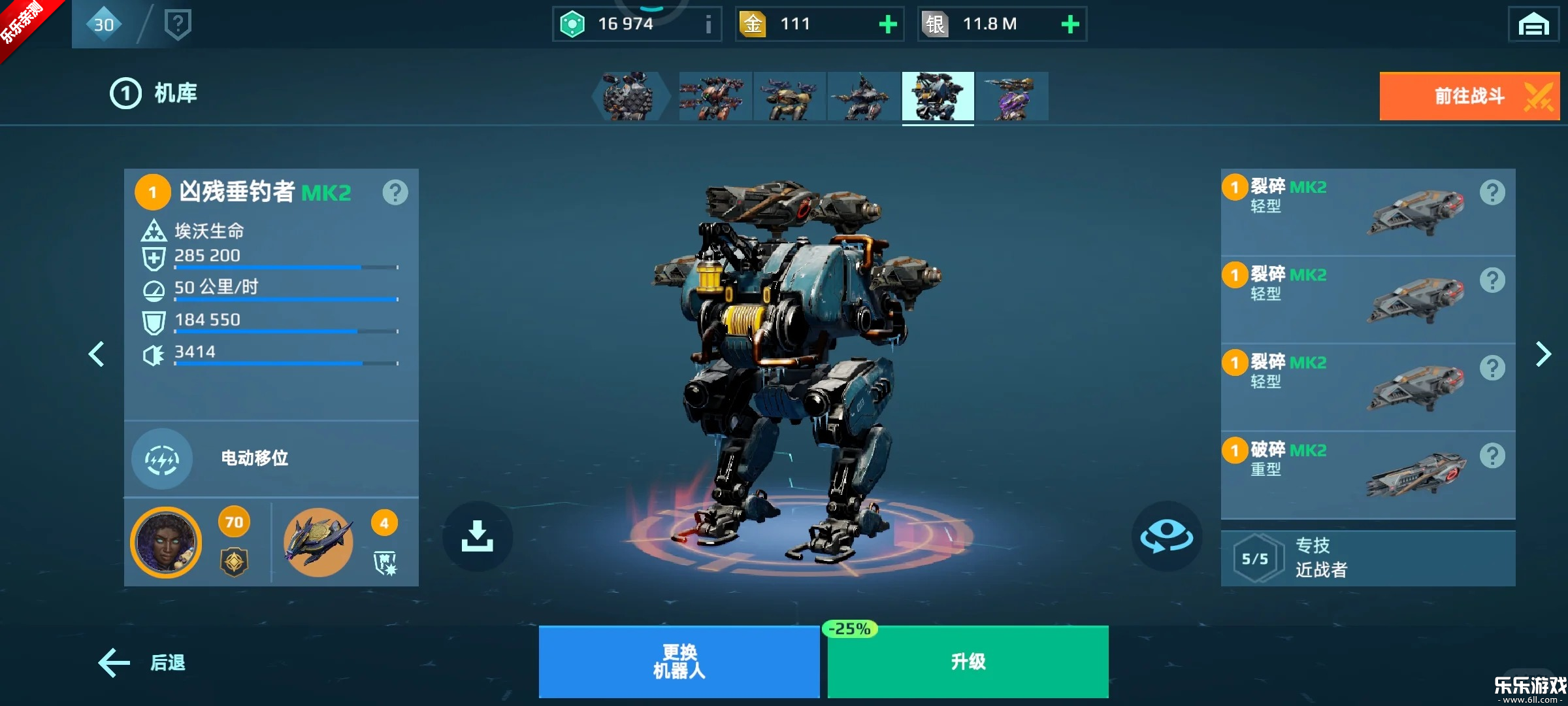Click the download loadout icon beside the robot
Viewport: 1568px width, 706px height.
point(479,535)
